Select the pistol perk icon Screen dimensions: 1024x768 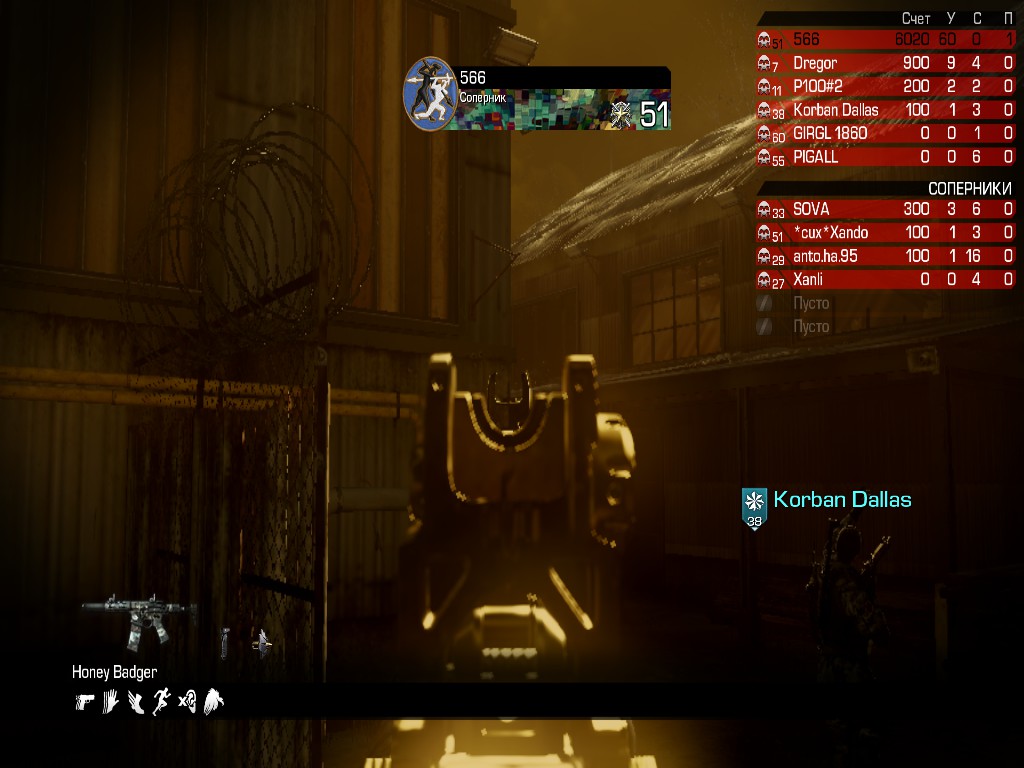[84, 702]
